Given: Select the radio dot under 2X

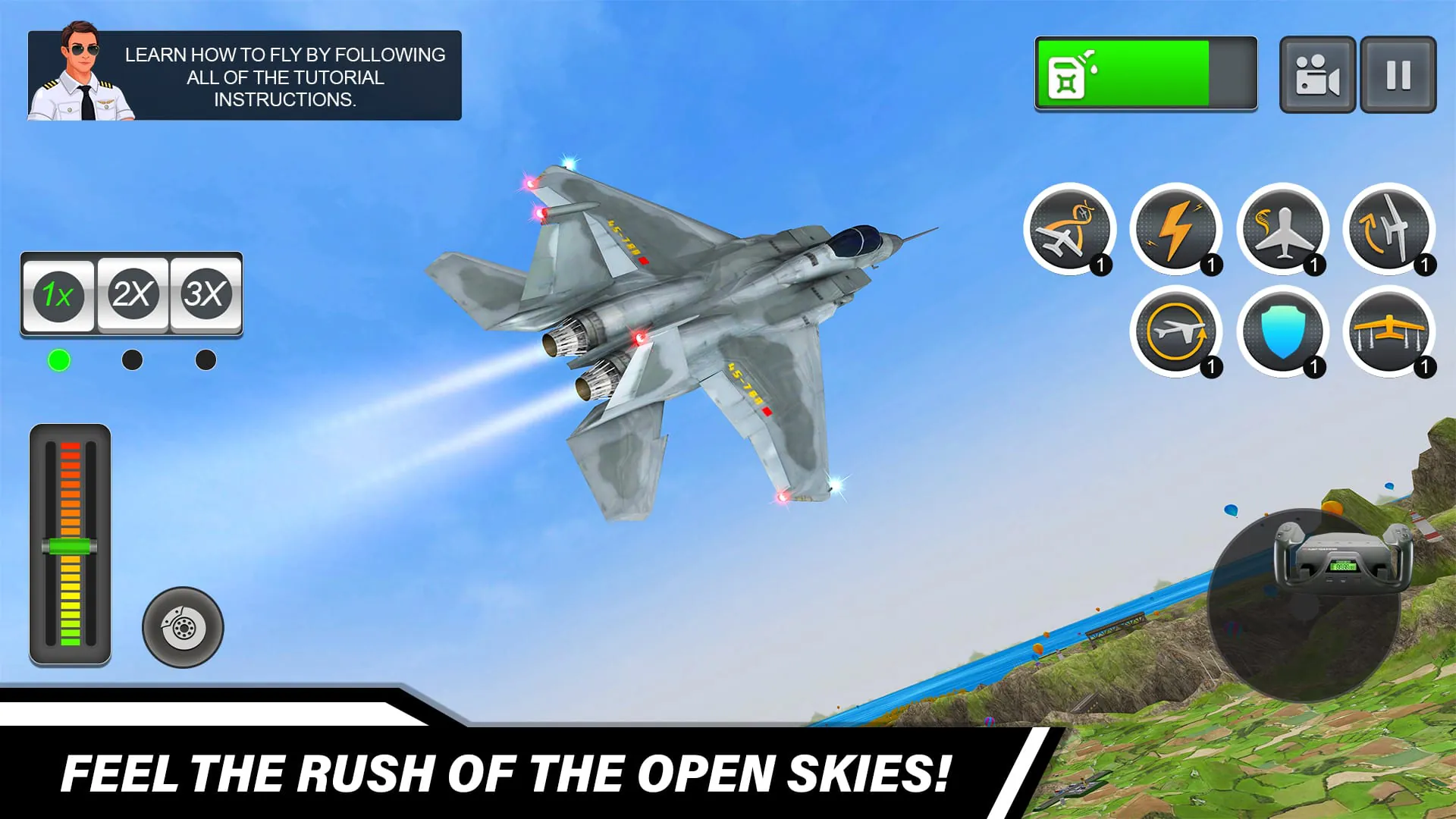Looking at the screenshot, I should [132, 360].
